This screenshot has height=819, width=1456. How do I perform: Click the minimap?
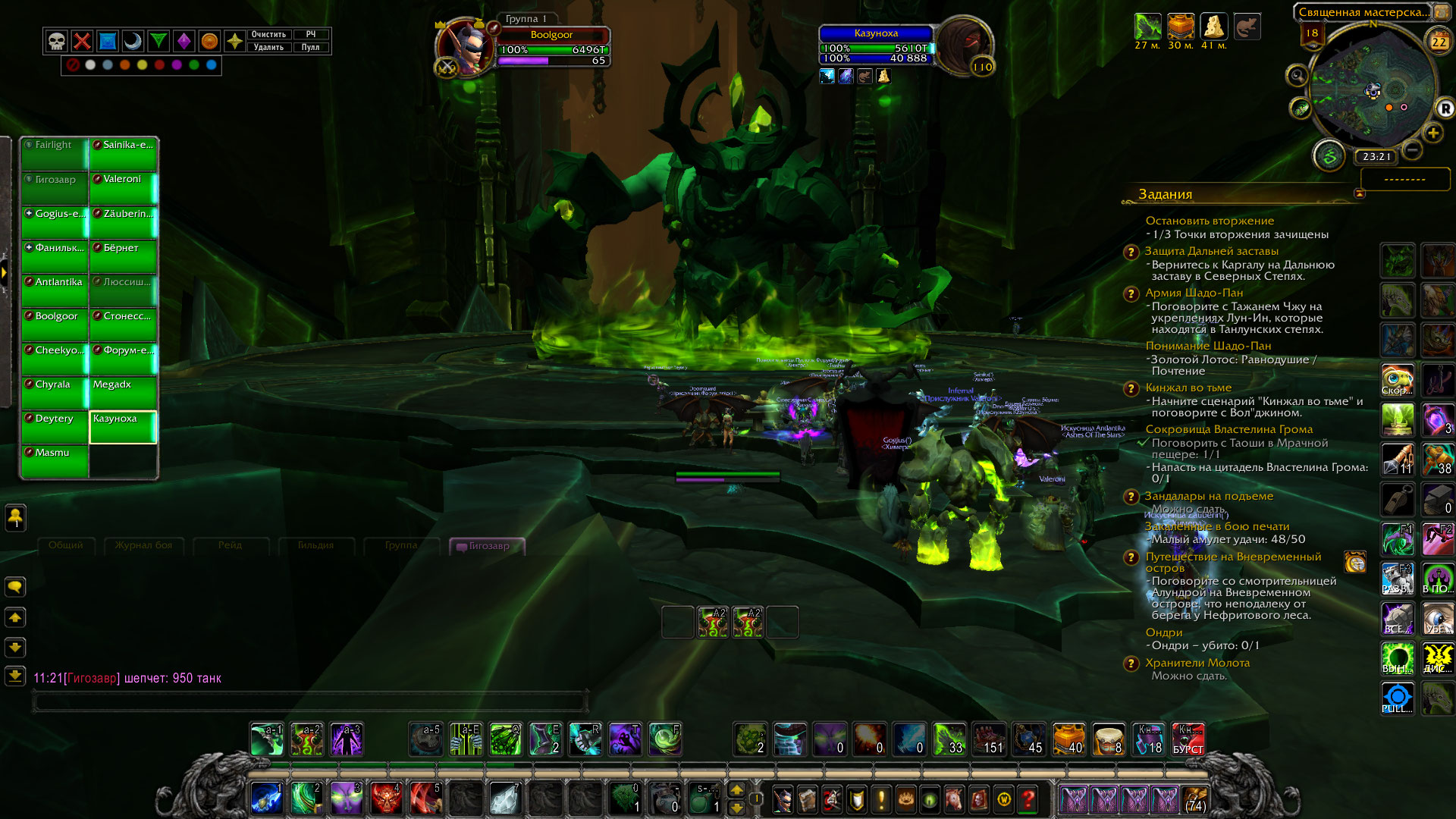(x=1371, y=91)
